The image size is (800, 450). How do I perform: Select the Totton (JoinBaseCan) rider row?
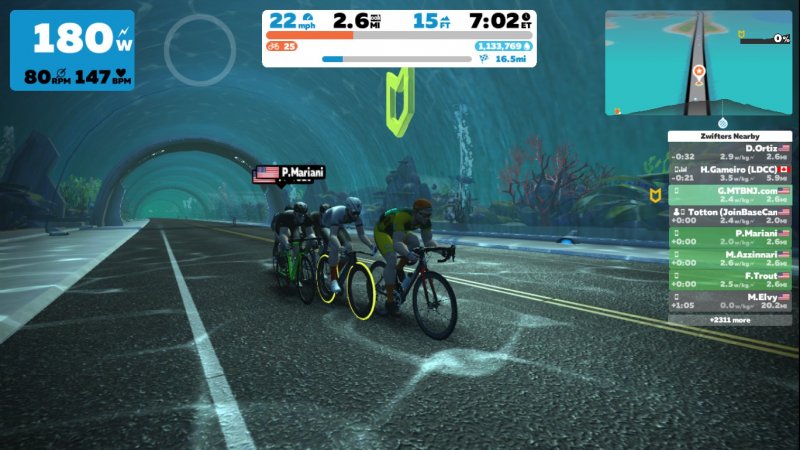click(x=729, y=217)
